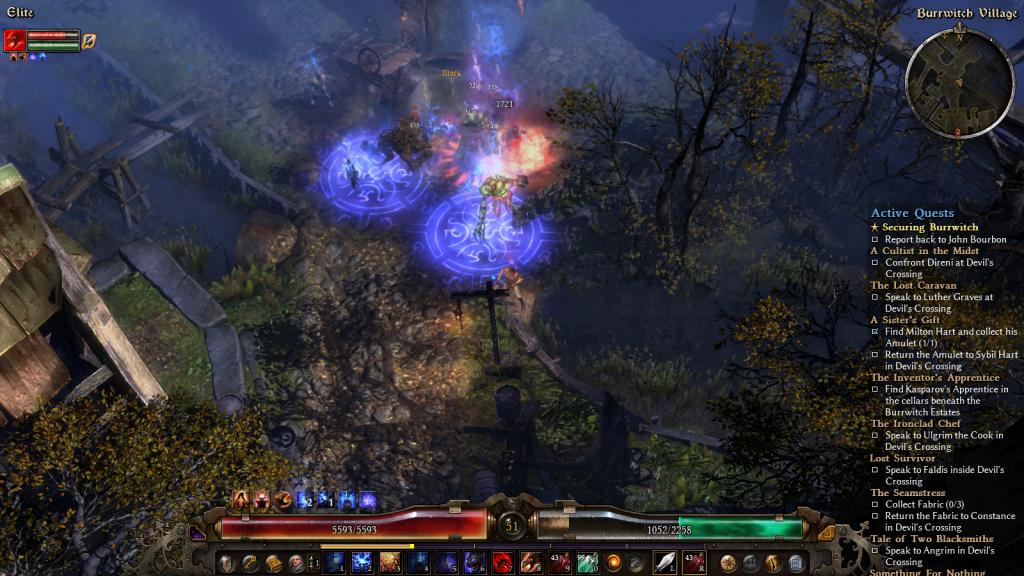Activate the skill in hotbar slot 1

point(335,562)
